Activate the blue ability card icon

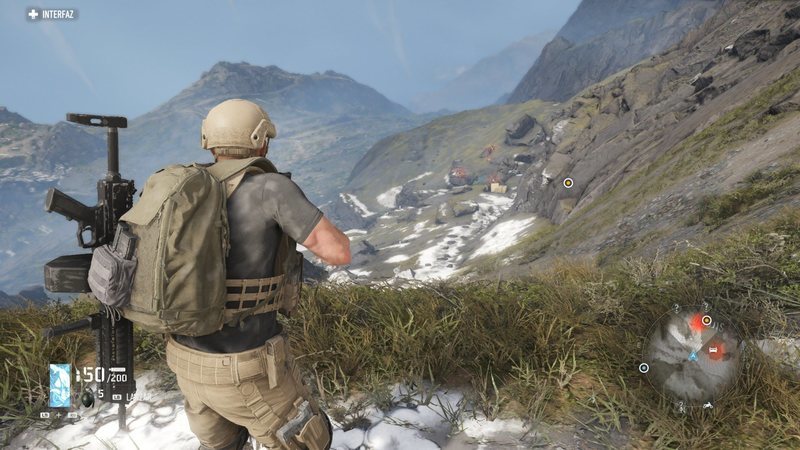(60, 385)
